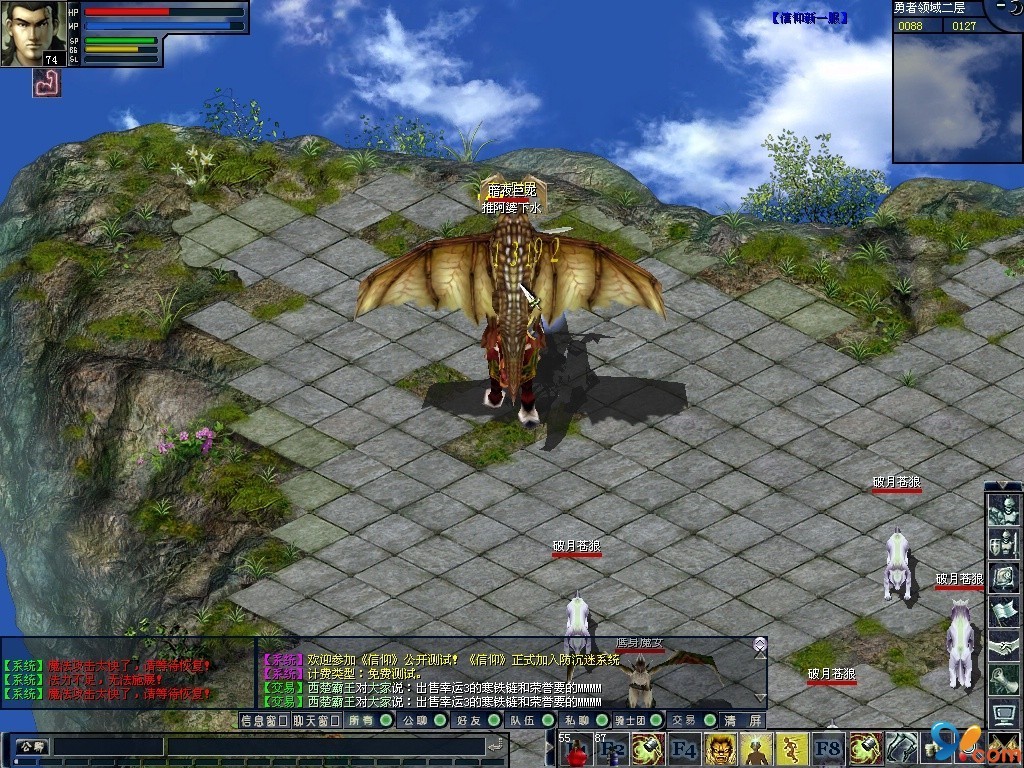
Task: Open the monitor system settings icon
Action: click(x=1003, y=713)
